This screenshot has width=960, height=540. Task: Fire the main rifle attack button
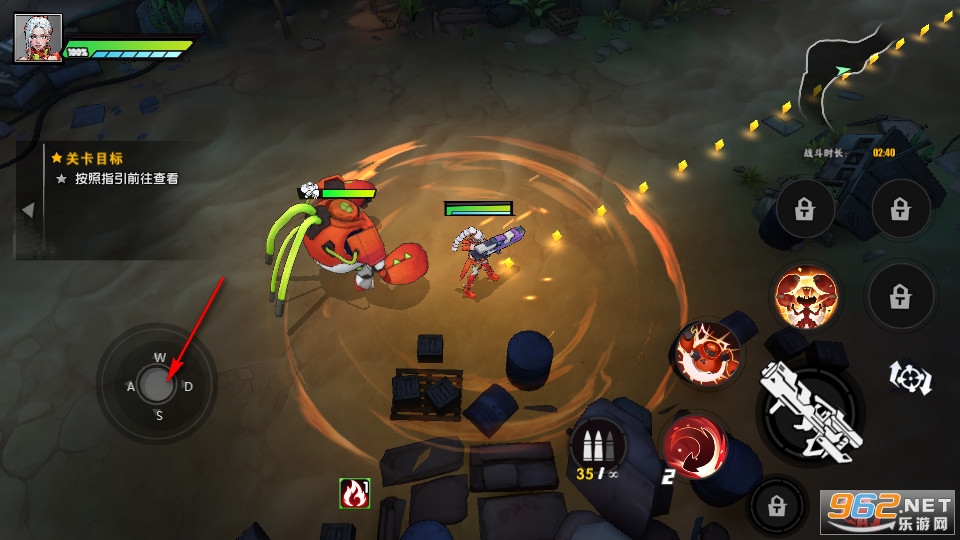[809, 410]
